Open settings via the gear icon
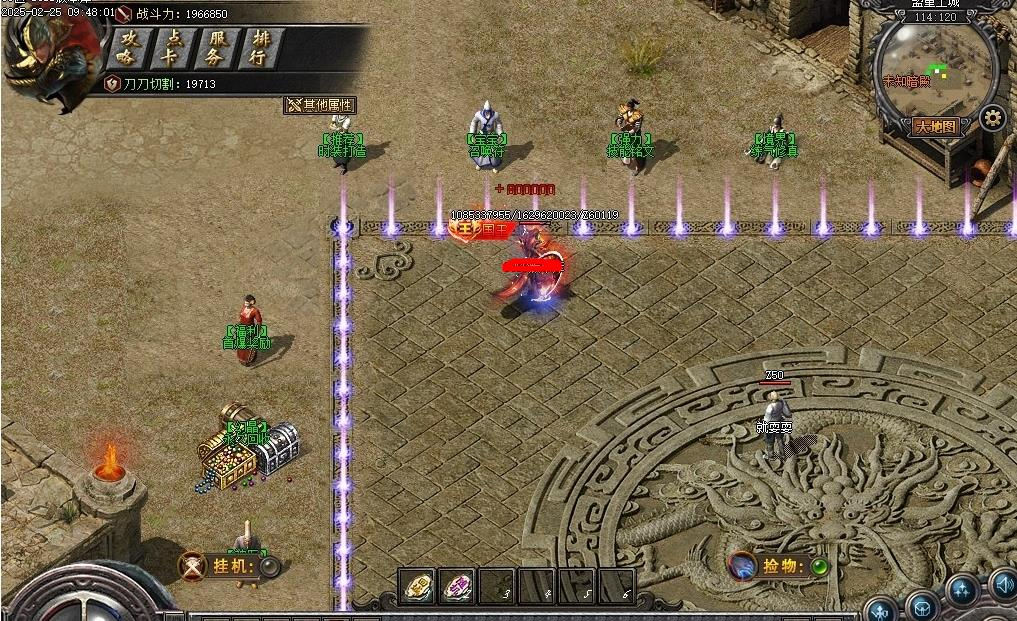Screen dimensions: 1017x621 coord(991,118)
